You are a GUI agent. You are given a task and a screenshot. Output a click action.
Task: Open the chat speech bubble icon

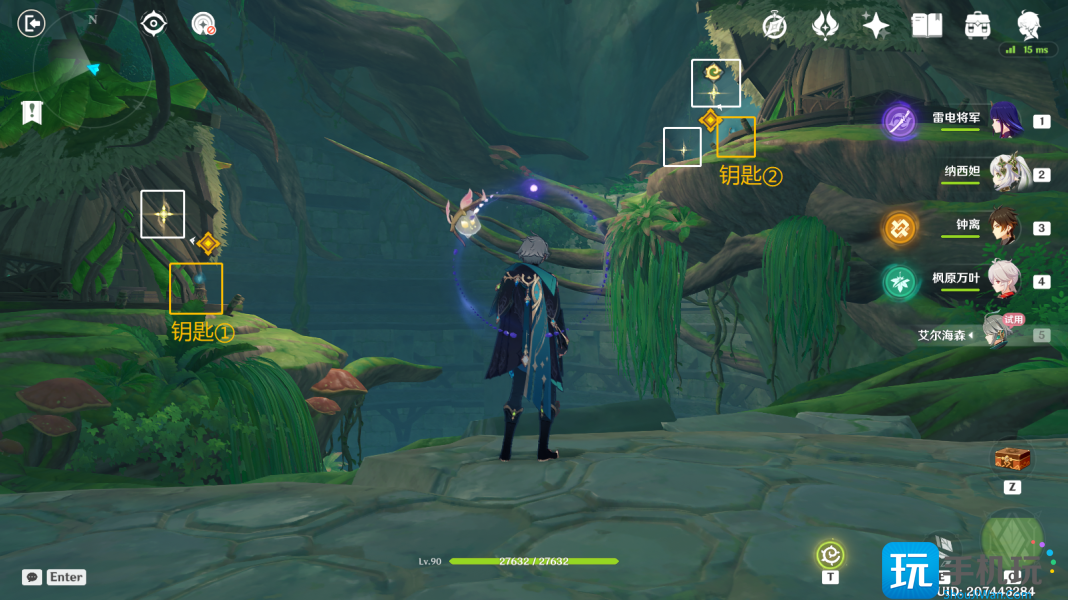(32, 577)
